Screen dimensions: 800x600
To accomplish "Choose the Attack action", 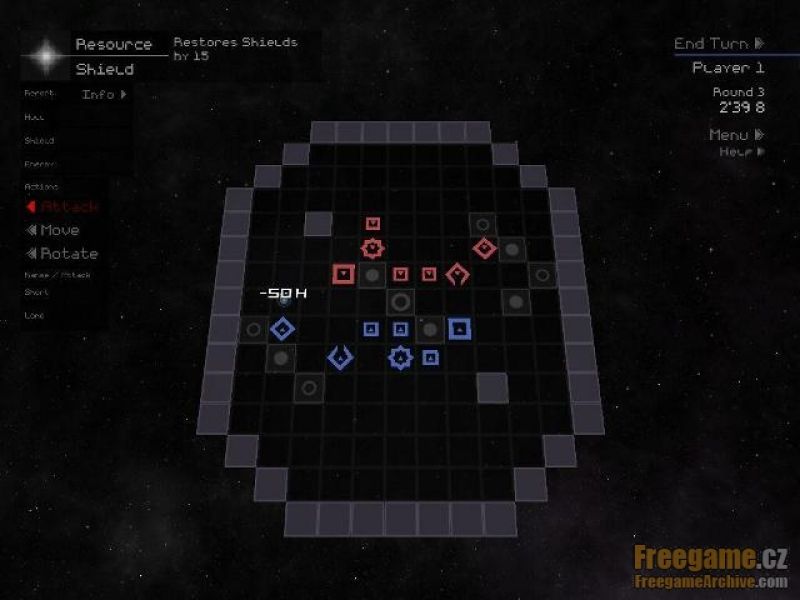I will click(63, 206).
